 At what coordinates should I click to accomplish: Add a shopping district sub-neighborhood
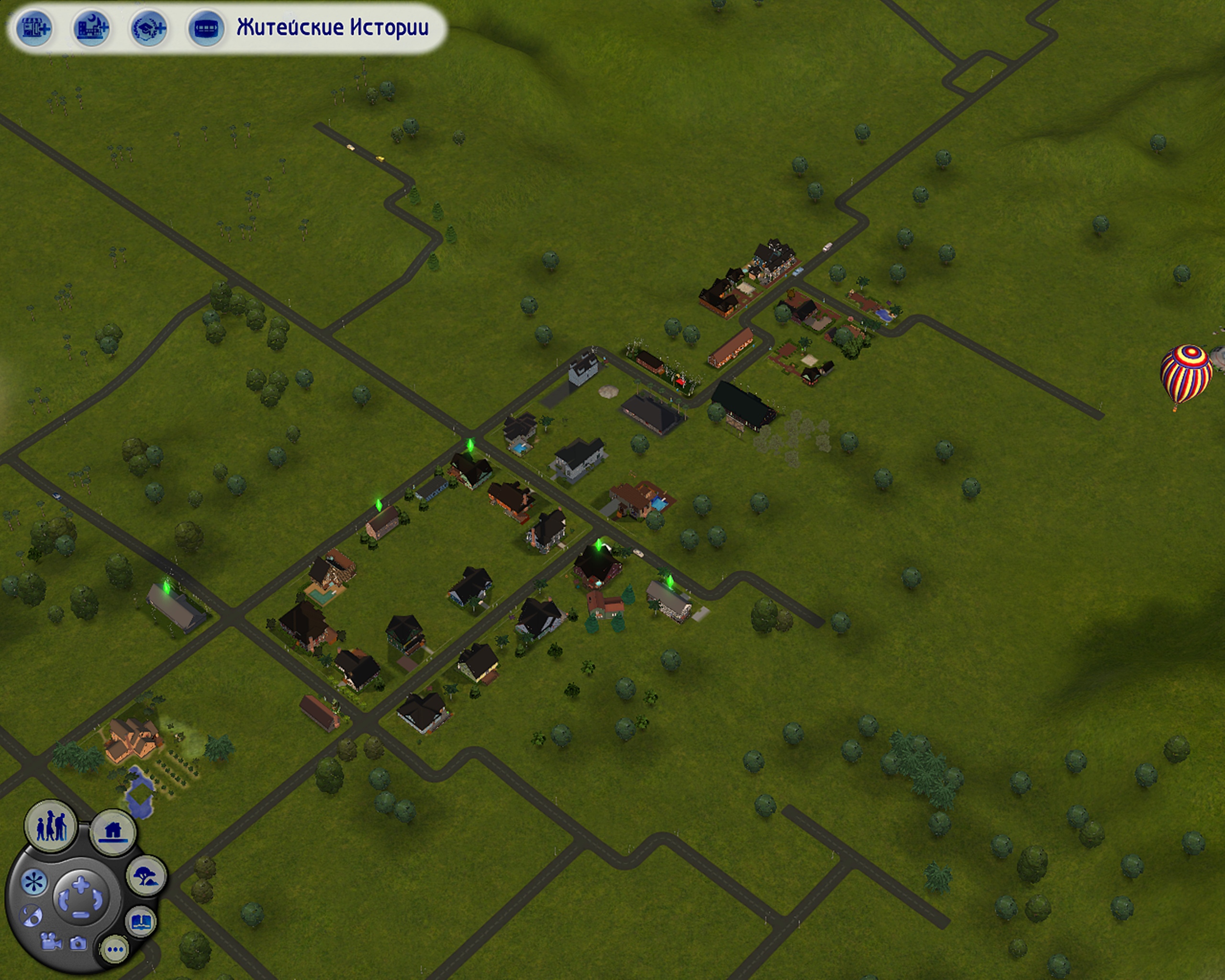tap(34, 28)
